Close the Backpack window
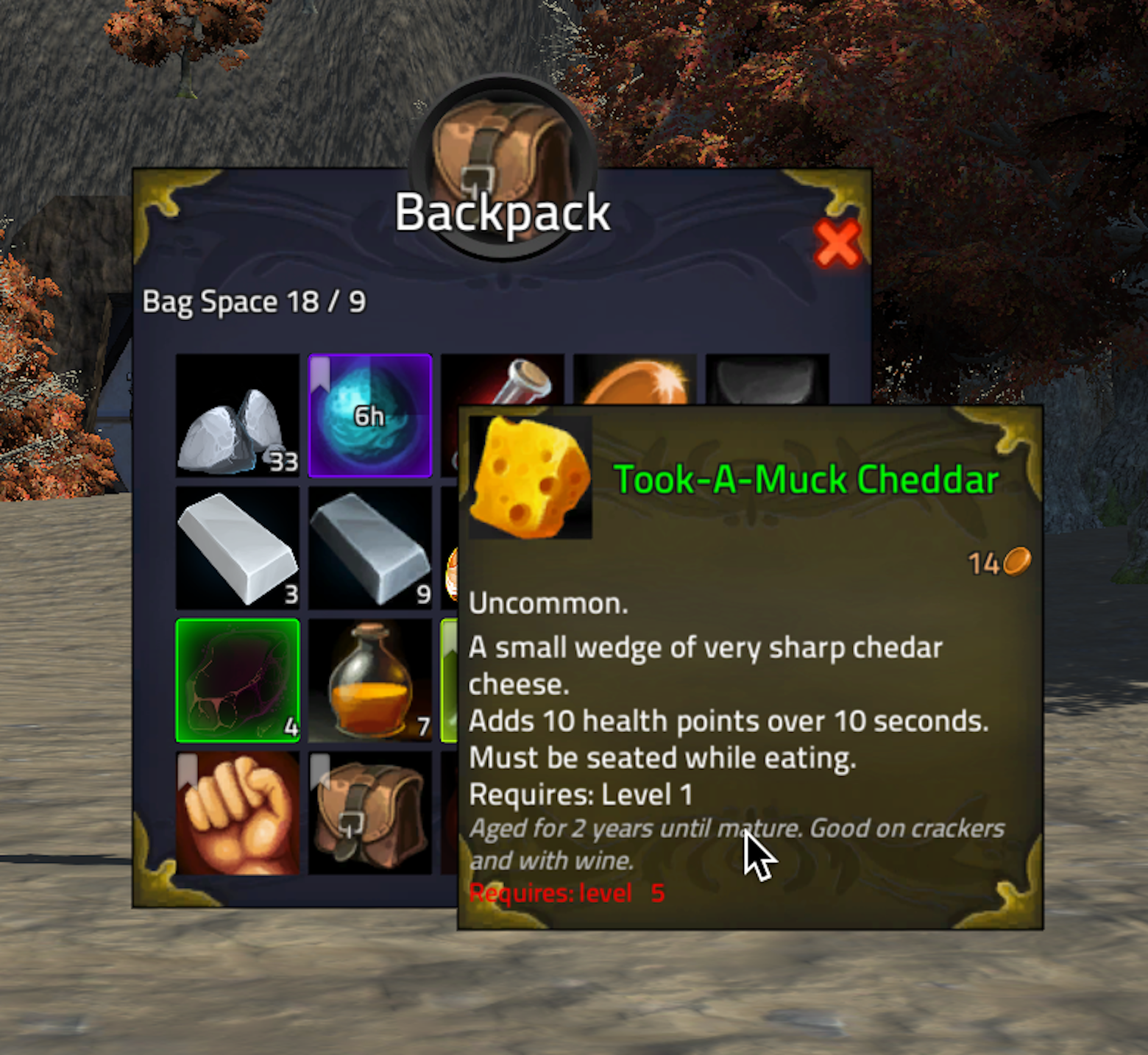 tap(839, 245)
